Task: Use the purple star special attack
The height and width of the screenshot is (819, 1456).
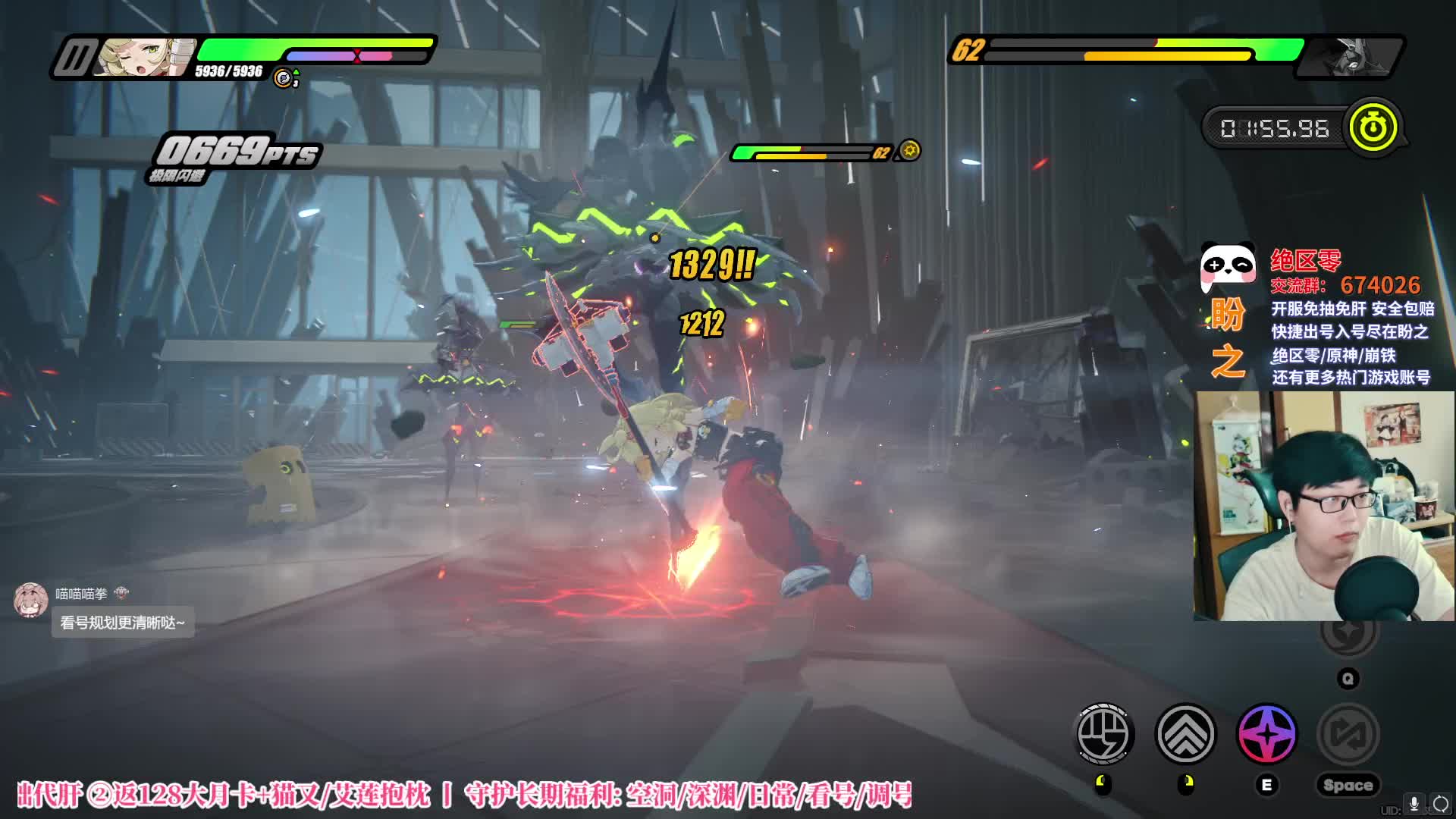Action: coord(1266,733)
